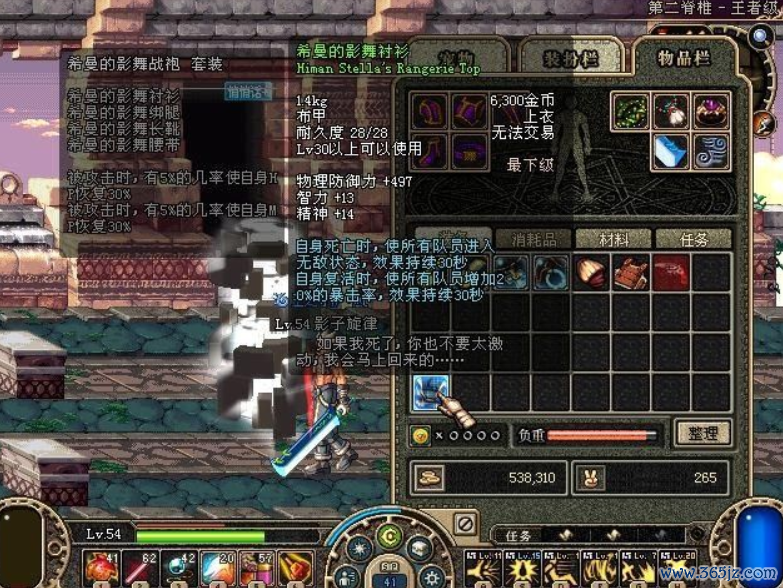The image size is (783, 588).
Task: Use the quick slot item showing 62
Action: pos(140,568)
